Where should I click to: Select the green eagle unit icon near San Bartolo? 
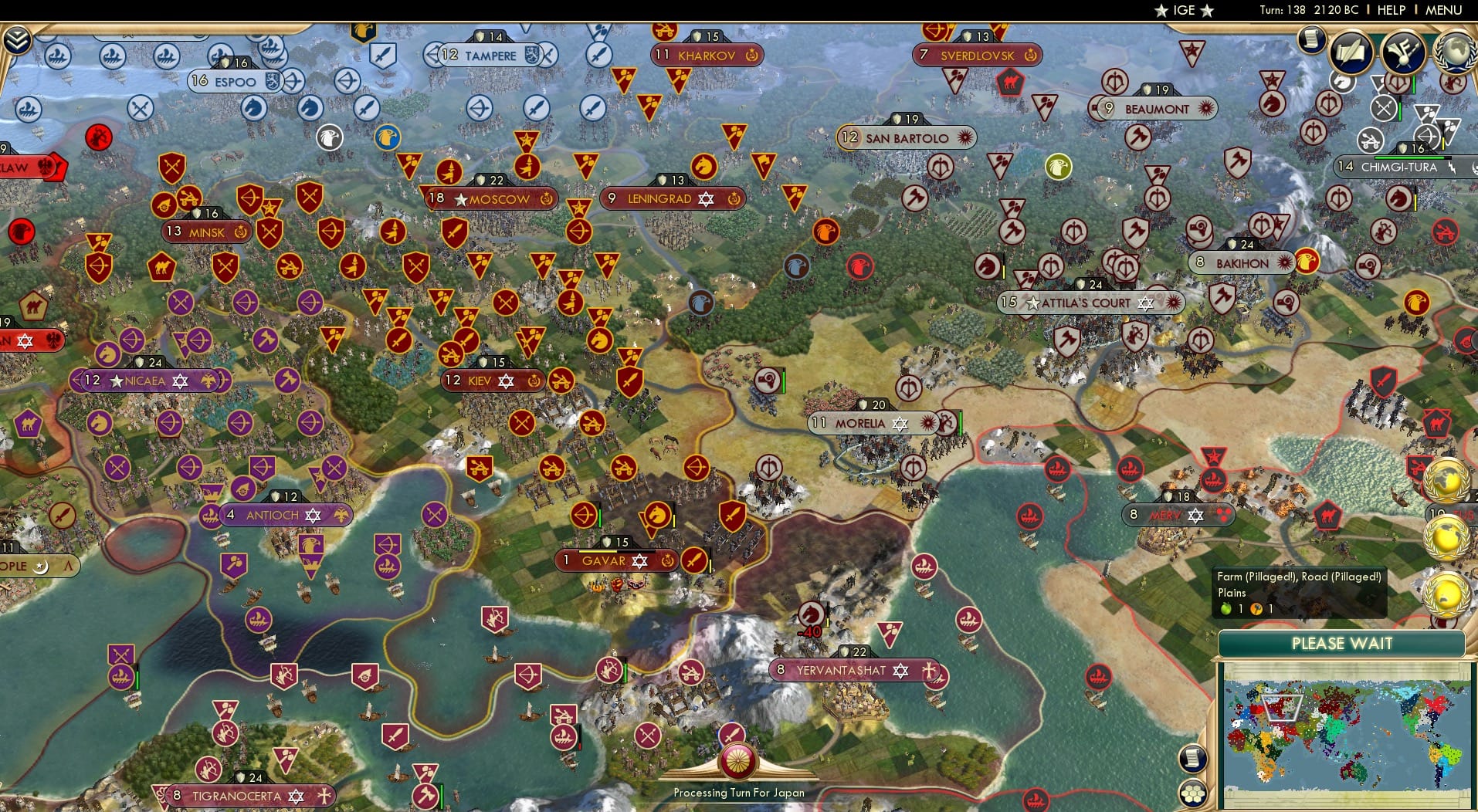[x=1058, y=166]
